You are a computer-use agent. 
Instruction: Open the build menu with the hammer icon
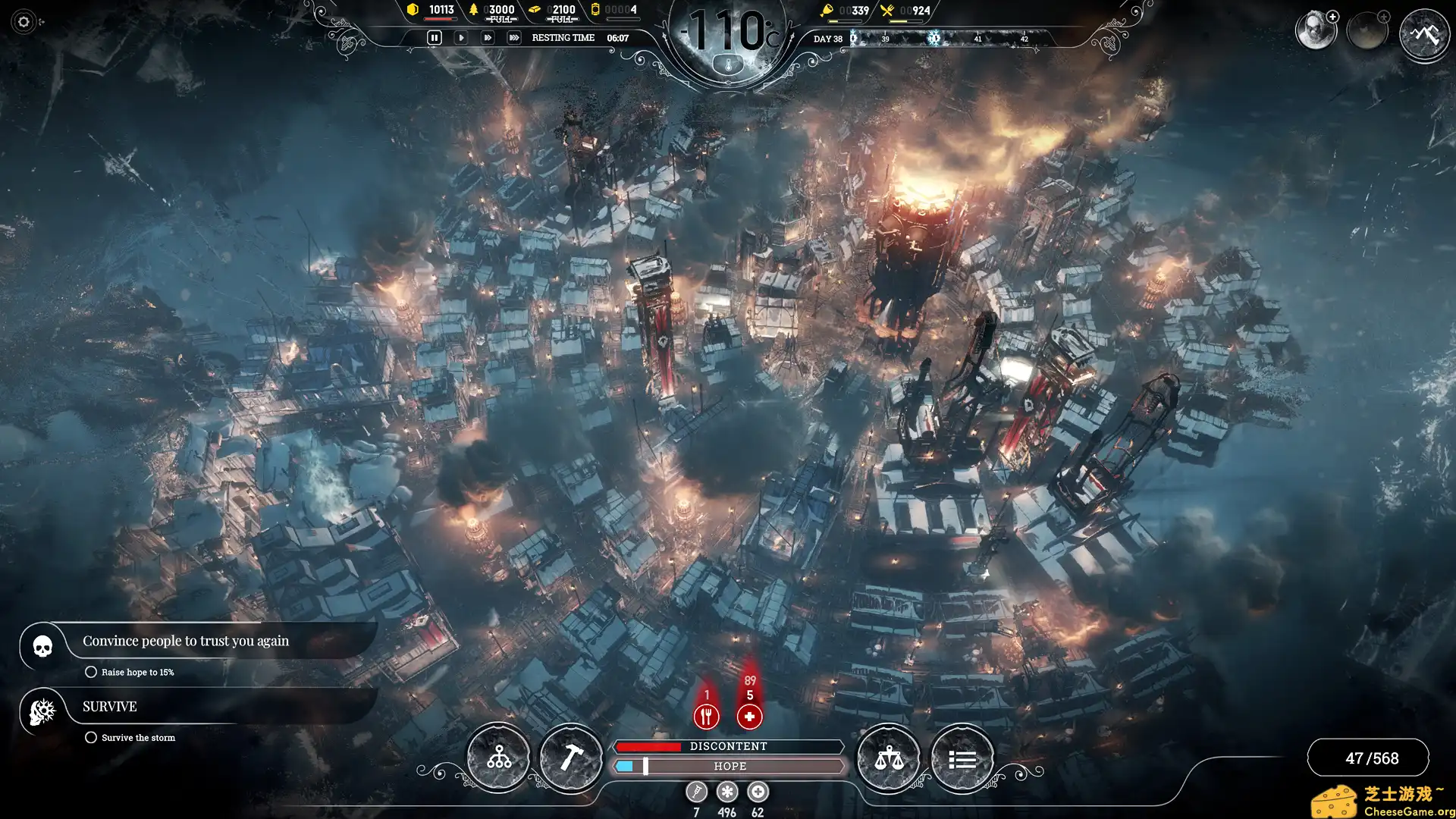point(571,756)
